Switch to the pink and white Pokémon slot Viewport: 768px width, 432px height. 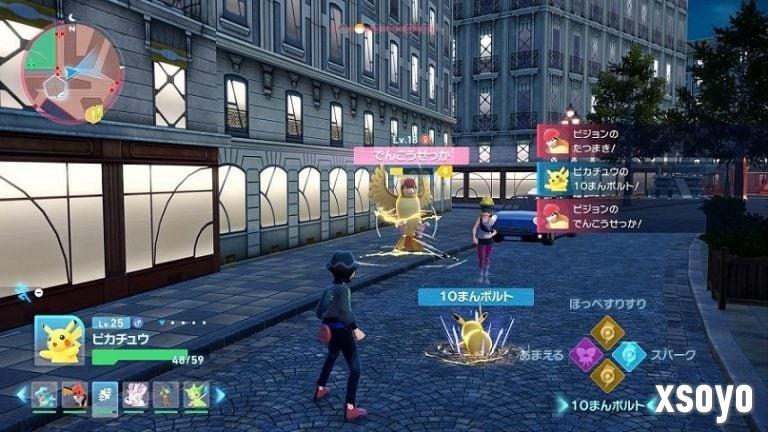tap(135, 395)
